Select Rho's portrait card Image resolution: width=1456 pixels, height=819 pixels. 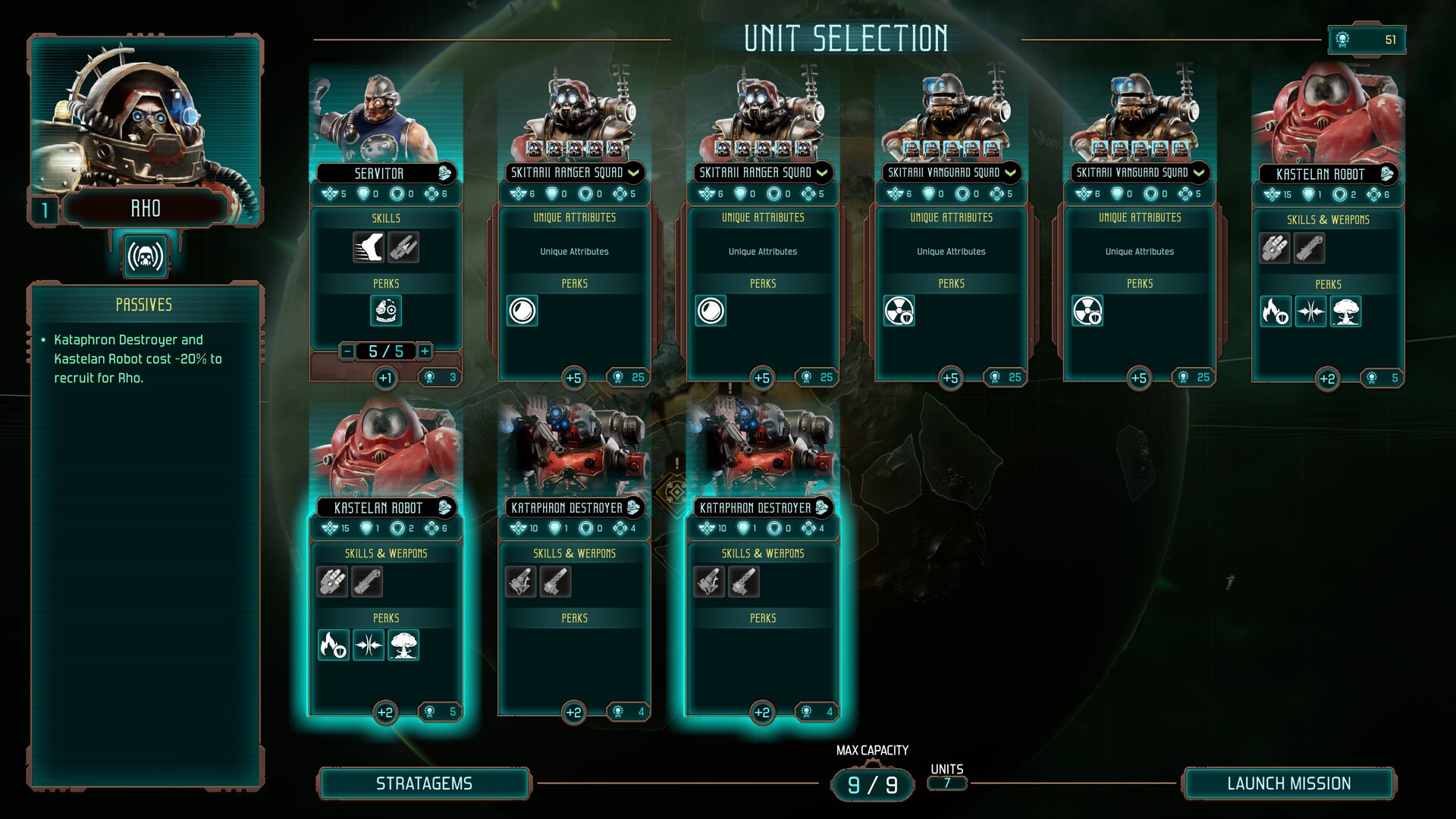point(145,121)
